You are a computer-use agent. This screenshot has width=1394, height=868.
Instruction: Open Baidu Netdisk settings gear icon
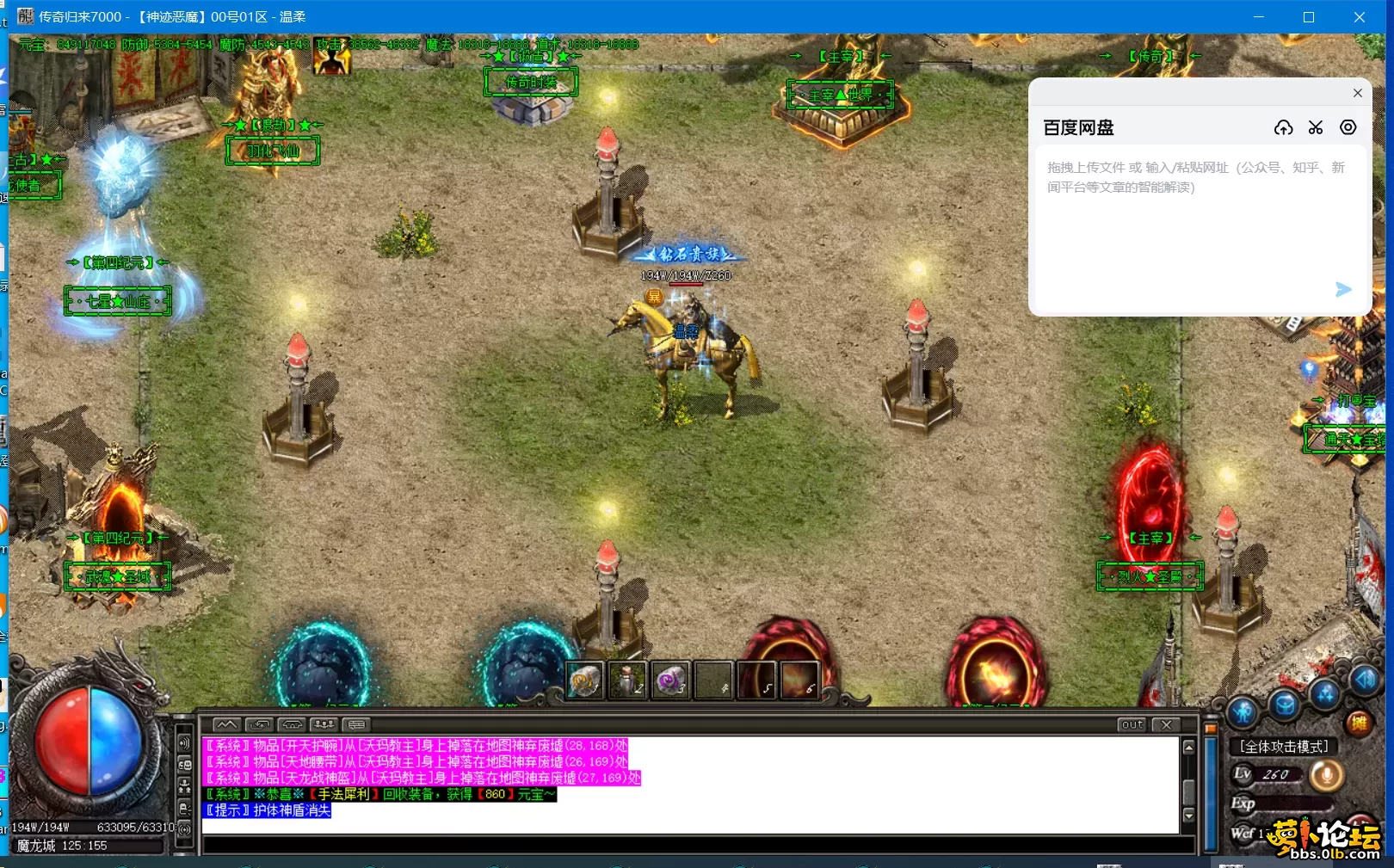click(1348, 127)
